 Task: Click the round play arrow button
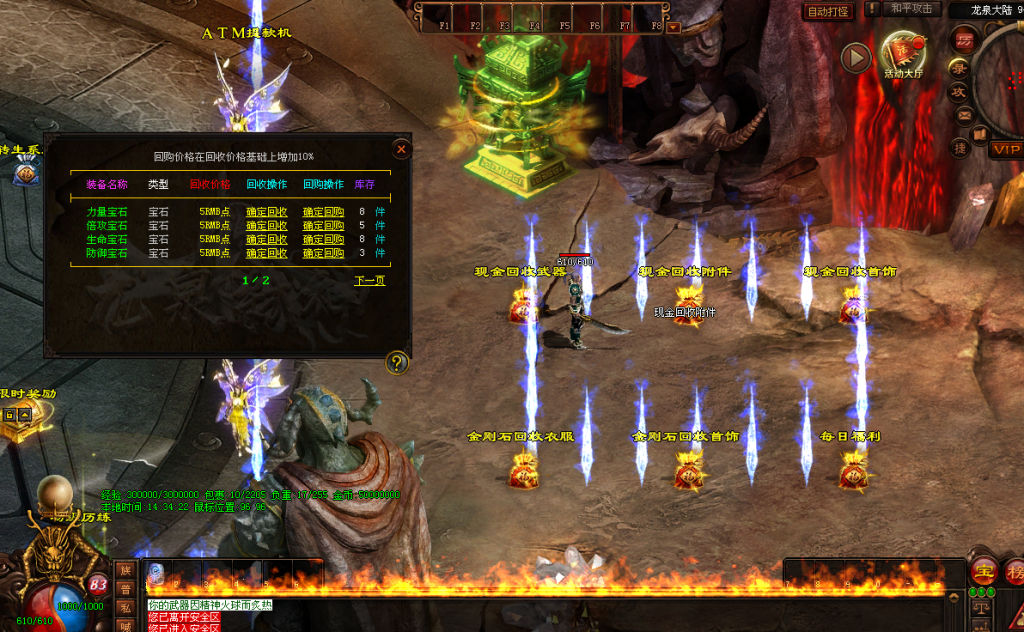coord(855,58)
